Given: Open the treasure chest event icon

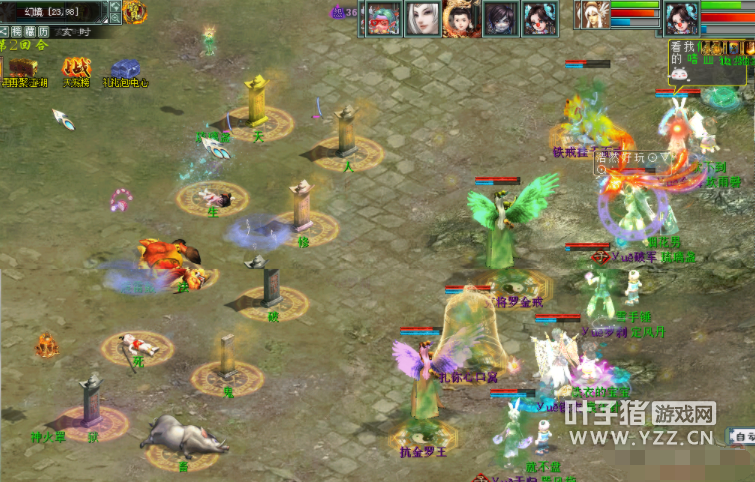Looking at the screenshot, I should [20, 68].
